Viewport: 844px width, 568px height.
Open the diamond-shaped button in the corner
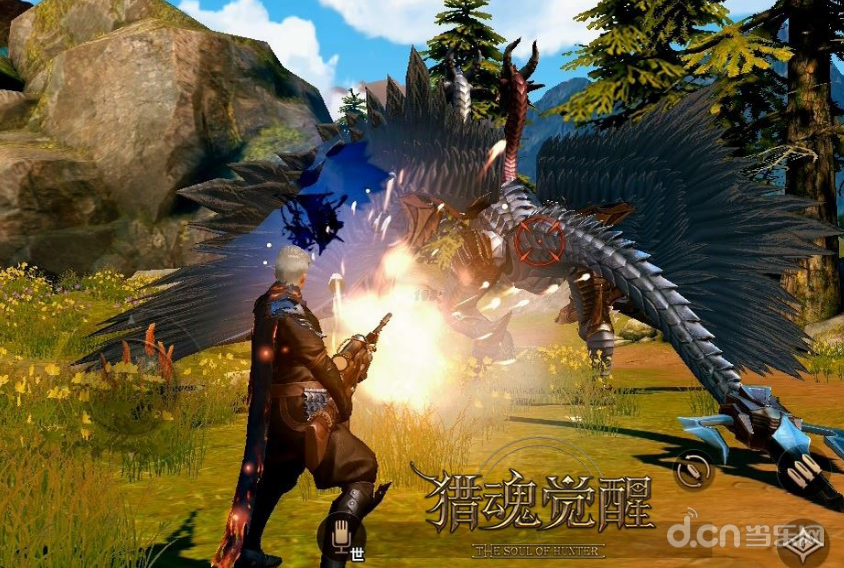(x=803, y=546)
